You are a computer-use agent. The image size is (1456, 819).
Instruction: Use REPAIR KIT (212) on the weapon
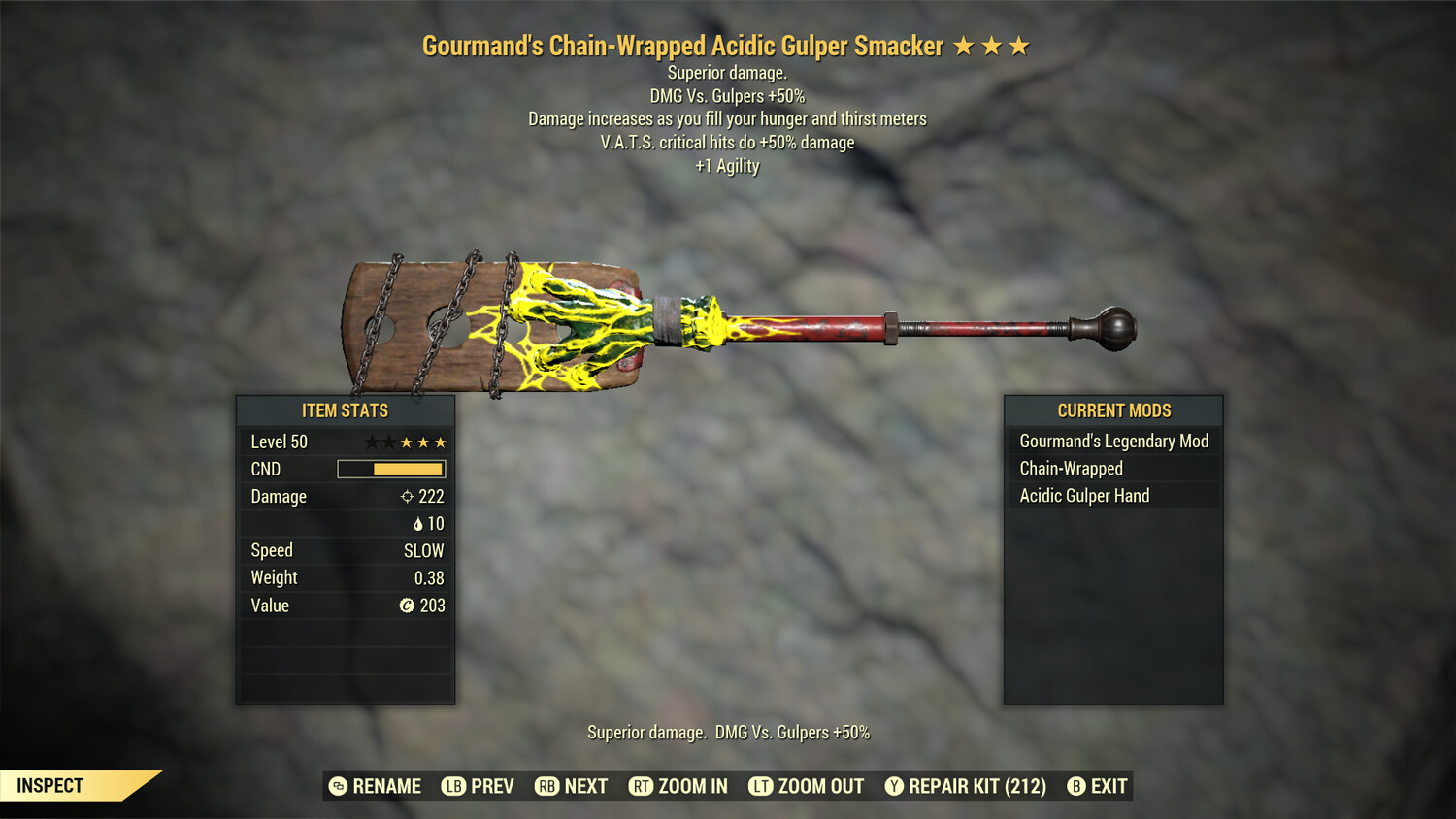(966, 786)
